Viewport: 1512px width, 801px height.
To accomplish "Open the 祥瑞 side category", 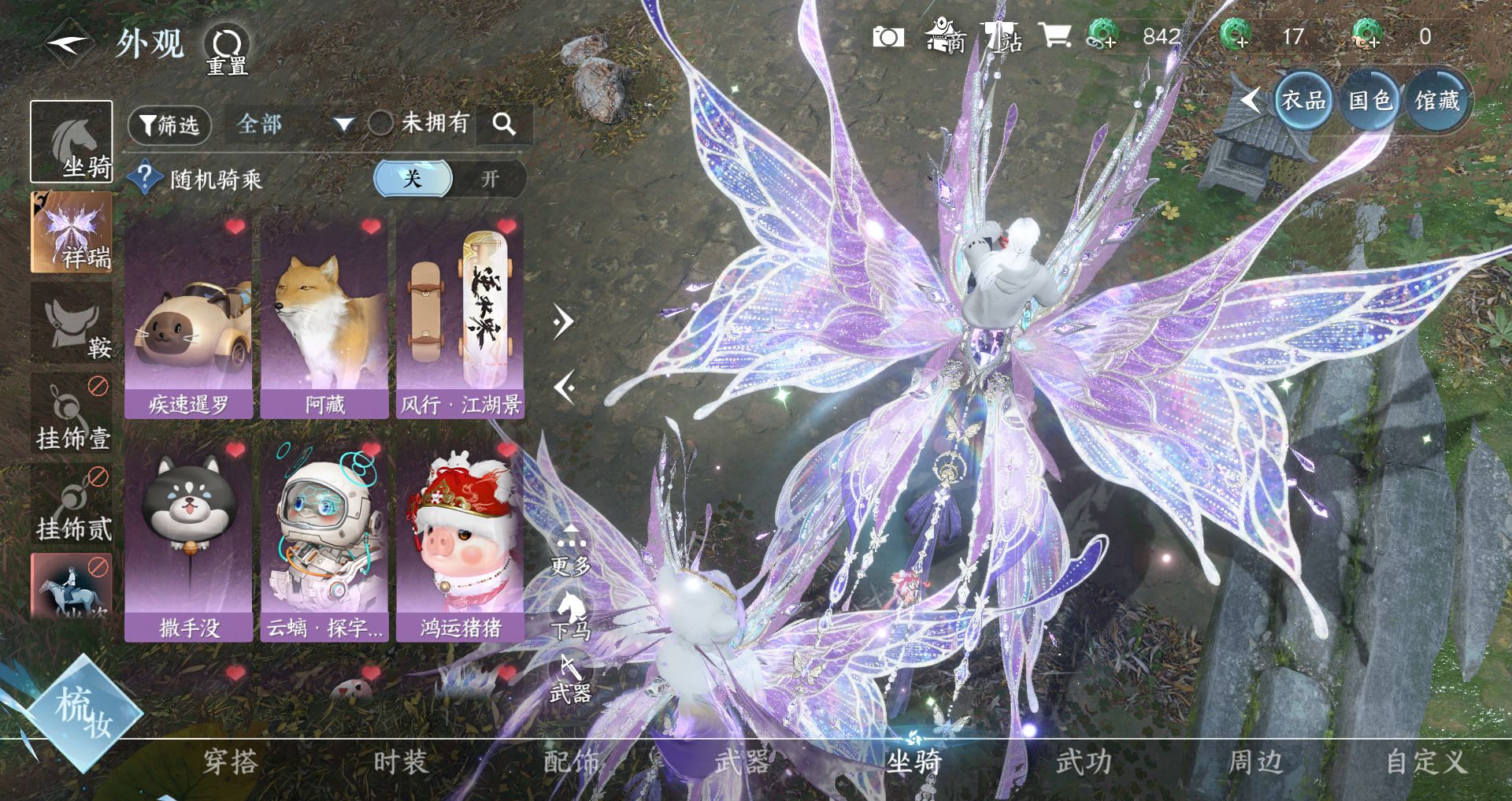I will (x=72, y=232).
